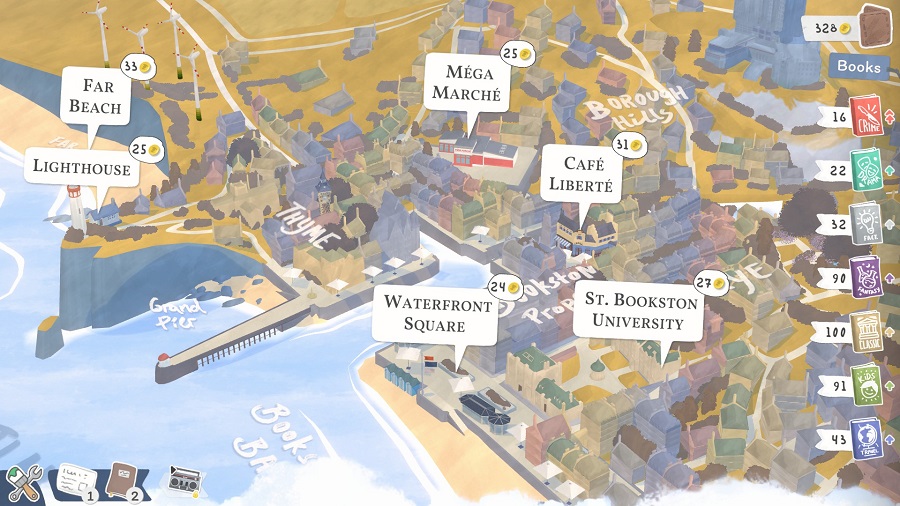The image size is (900, 506).
Task: Travel to the Far Beach location
Action: pos(96,96)
